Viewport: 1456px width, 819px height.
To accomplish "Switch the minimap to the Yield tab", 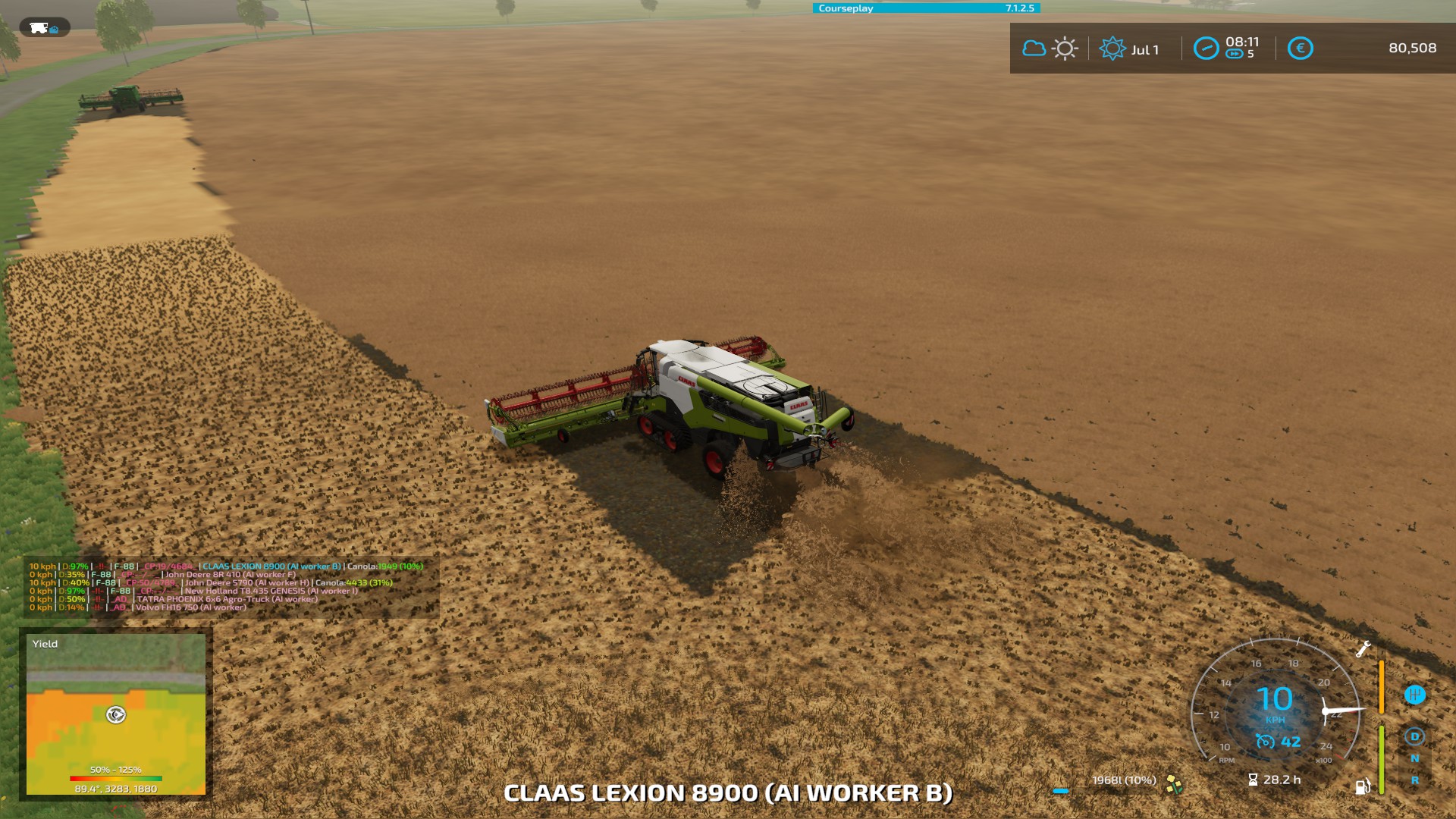I will [44, 643].
